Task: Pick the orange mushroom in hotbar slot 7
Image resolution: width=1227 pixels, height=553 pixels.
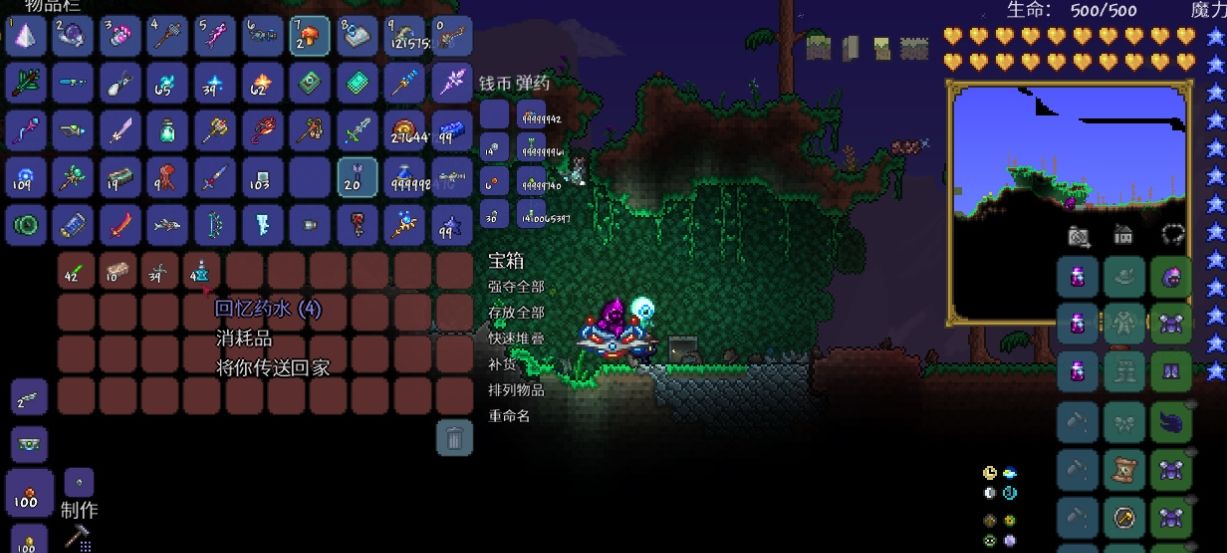Action: [310, 37]
